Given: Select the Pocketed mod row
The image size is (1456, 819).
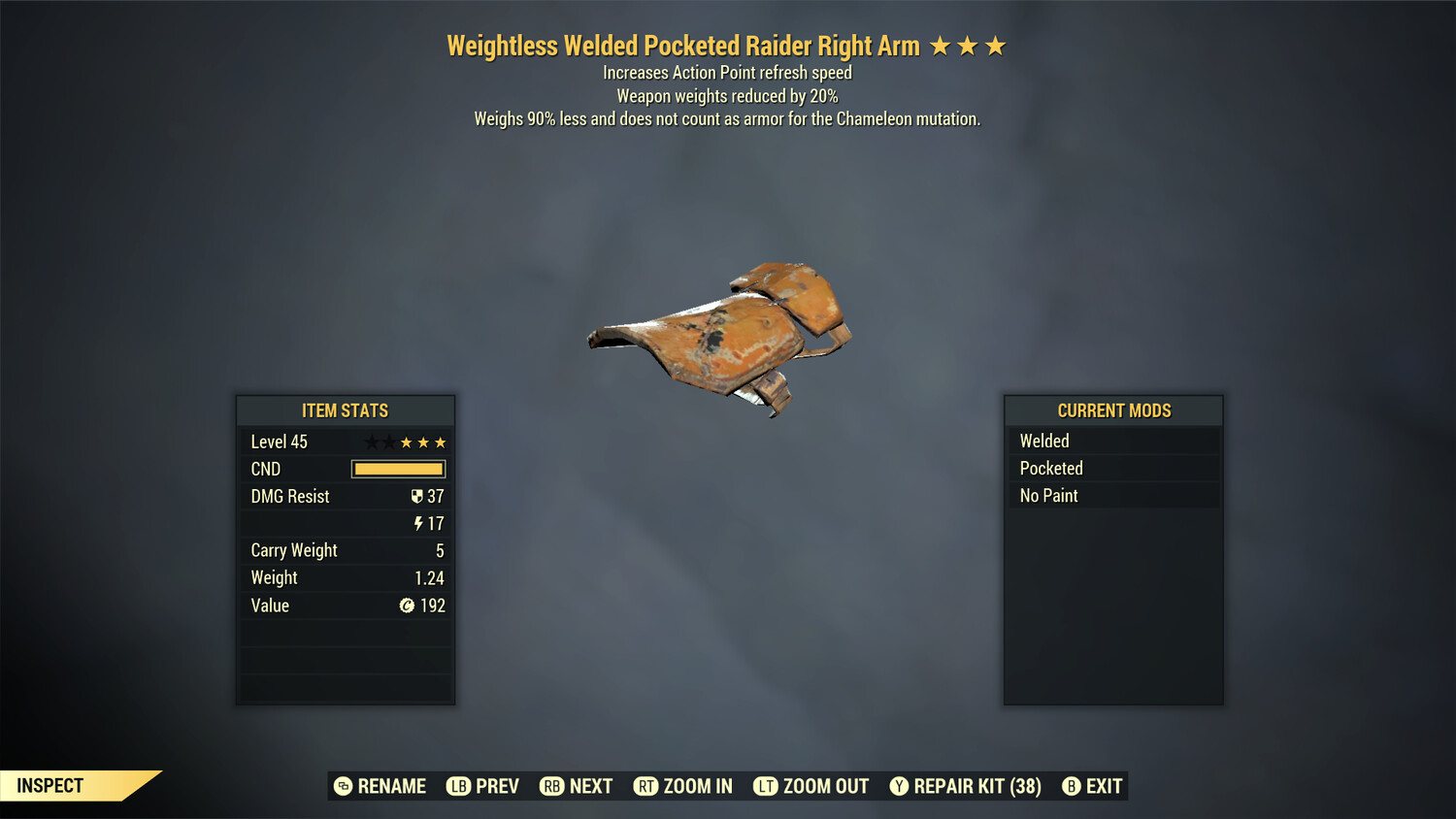Looking at the screenshot, I should 1112,468.
